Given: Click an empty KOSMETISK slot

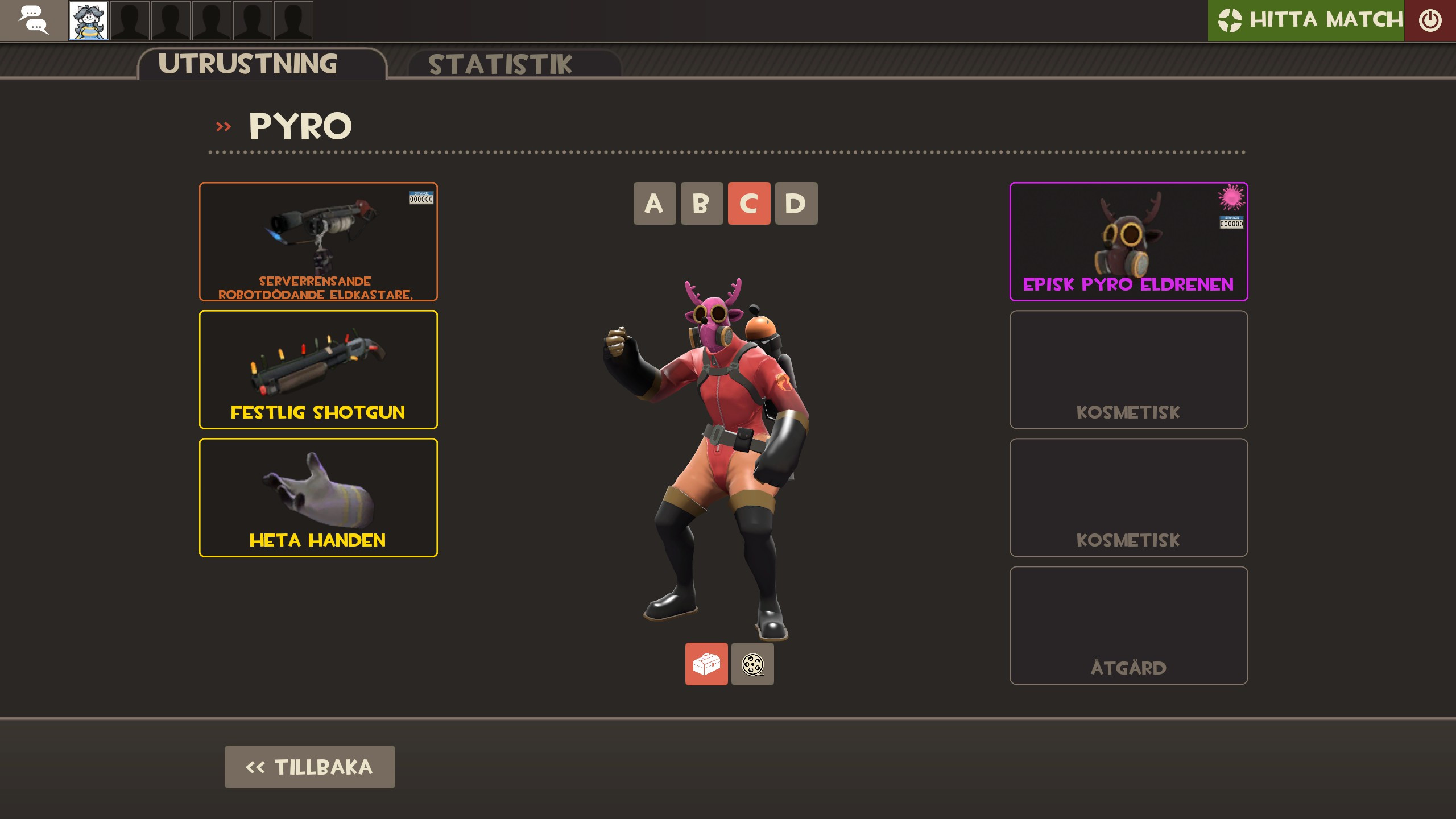Looking at the screenshot, I should 1128,370.
